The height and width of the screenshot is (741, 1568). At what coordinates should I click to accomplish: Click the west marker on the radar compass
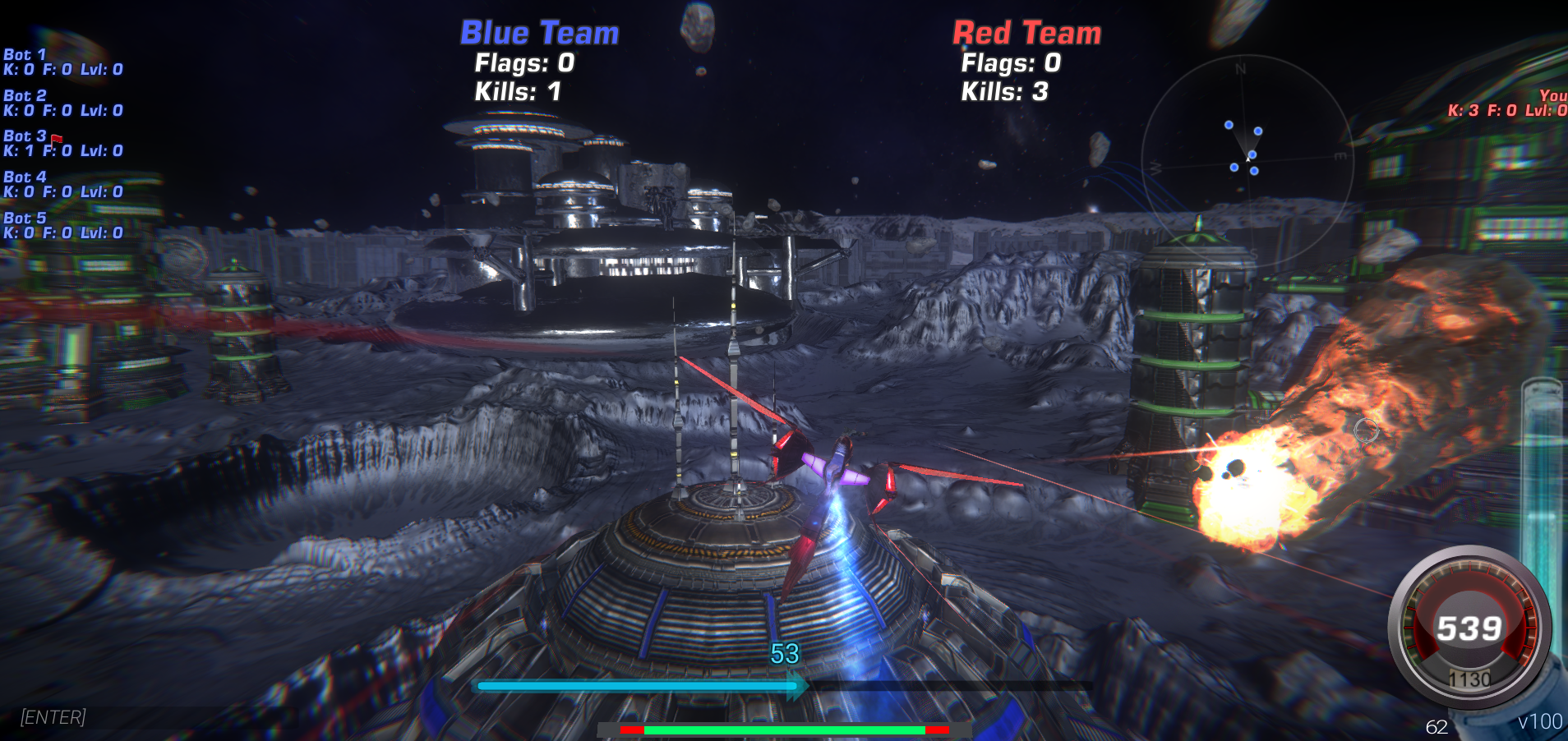point(1155,168)
